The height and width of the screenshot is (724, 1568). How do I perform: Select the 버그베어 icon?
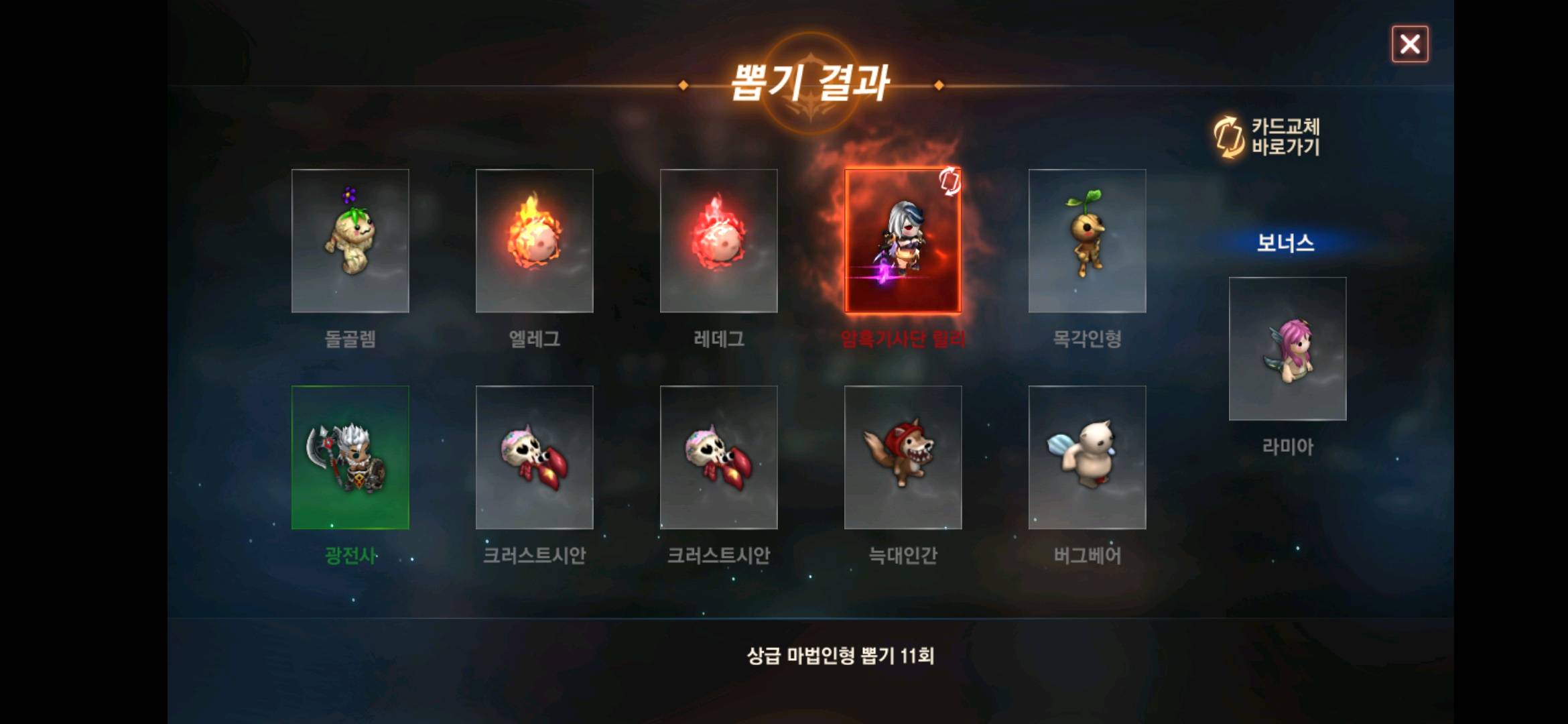(1088, 457)
